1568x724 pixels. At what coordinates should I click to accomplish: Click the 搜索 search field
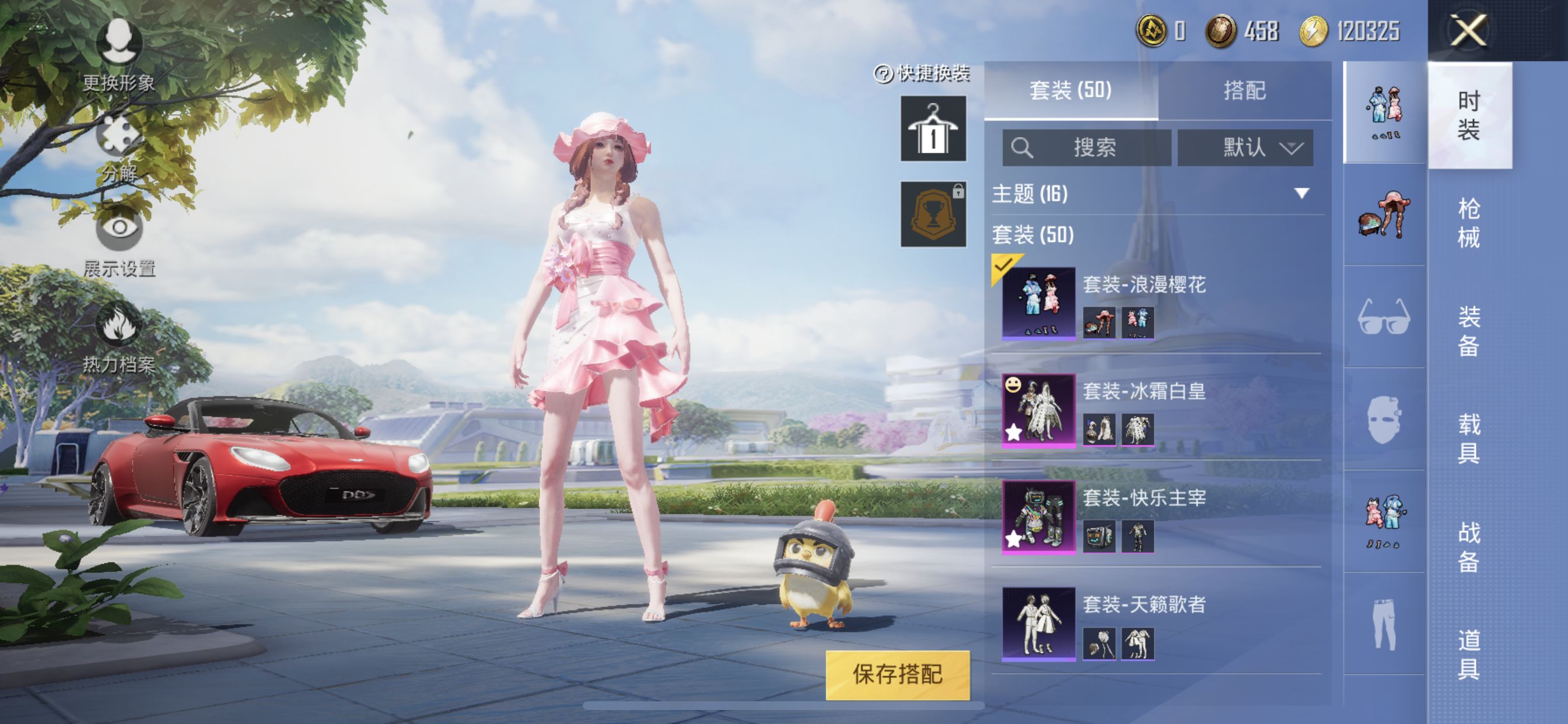tap(1087, 147)
